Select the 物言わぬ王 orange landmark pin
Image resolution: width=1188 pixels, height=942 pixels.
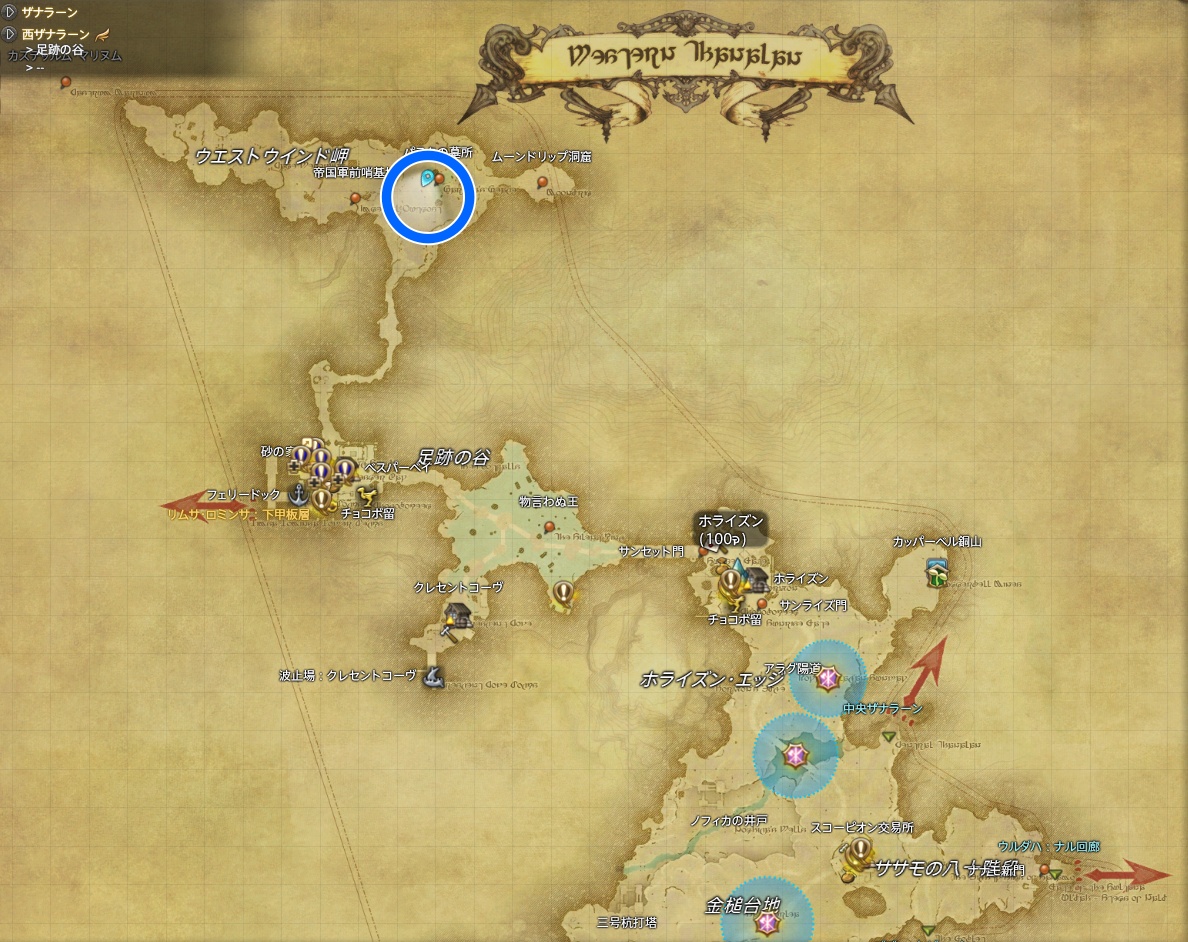tap(549, 526)
